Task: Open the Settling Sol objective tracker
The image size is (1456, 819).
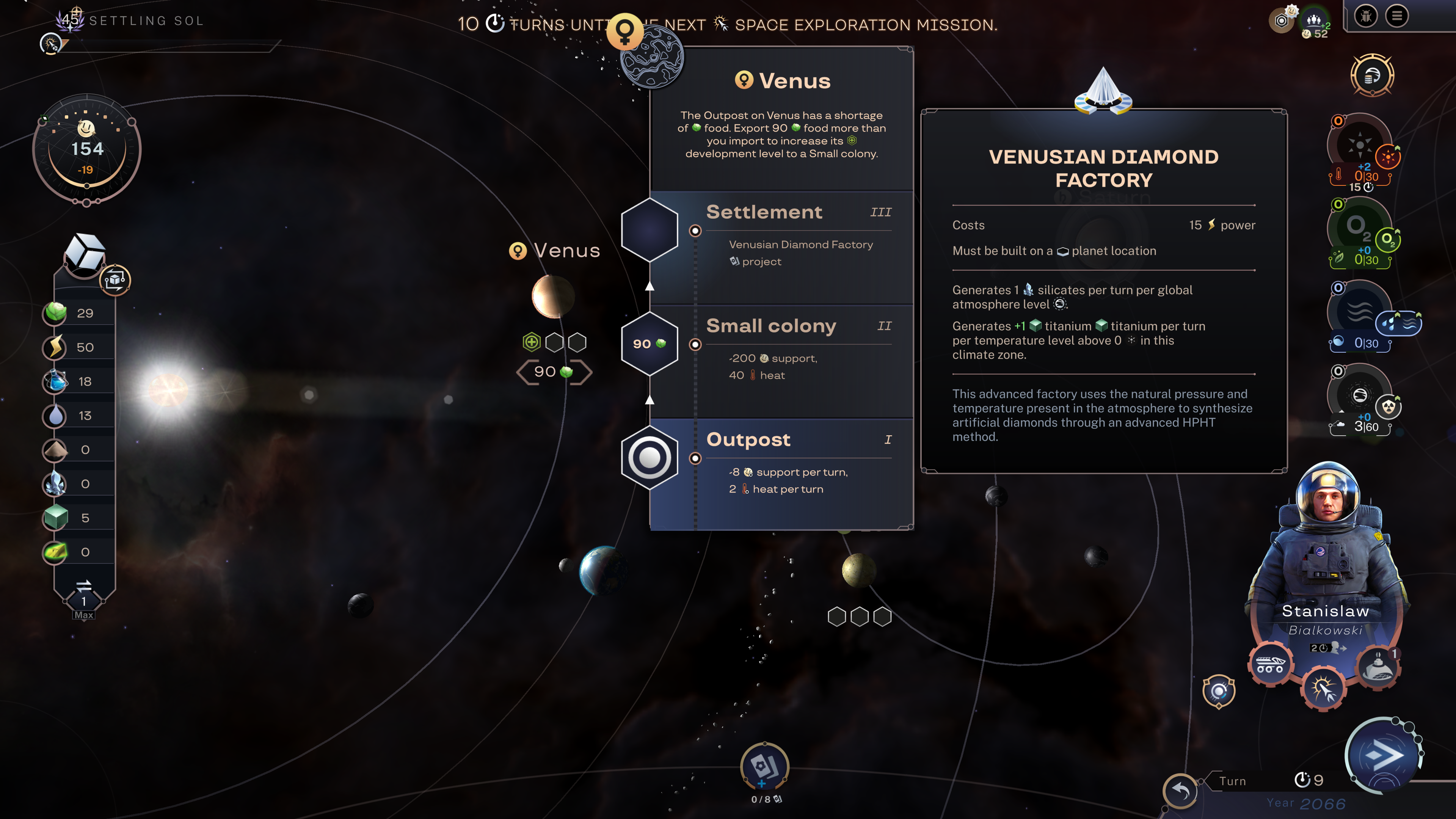Action: (146, 21)
